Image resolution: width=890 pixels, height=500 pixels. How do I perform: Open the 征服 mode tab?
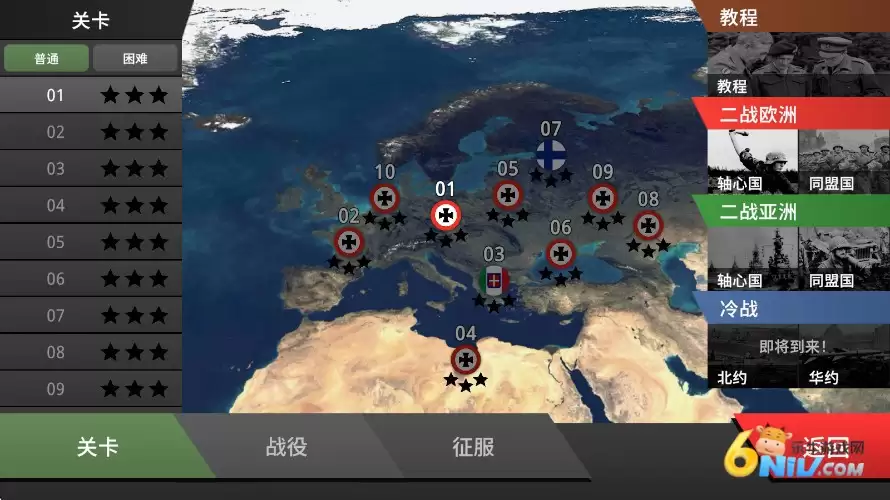pos(473,447)
